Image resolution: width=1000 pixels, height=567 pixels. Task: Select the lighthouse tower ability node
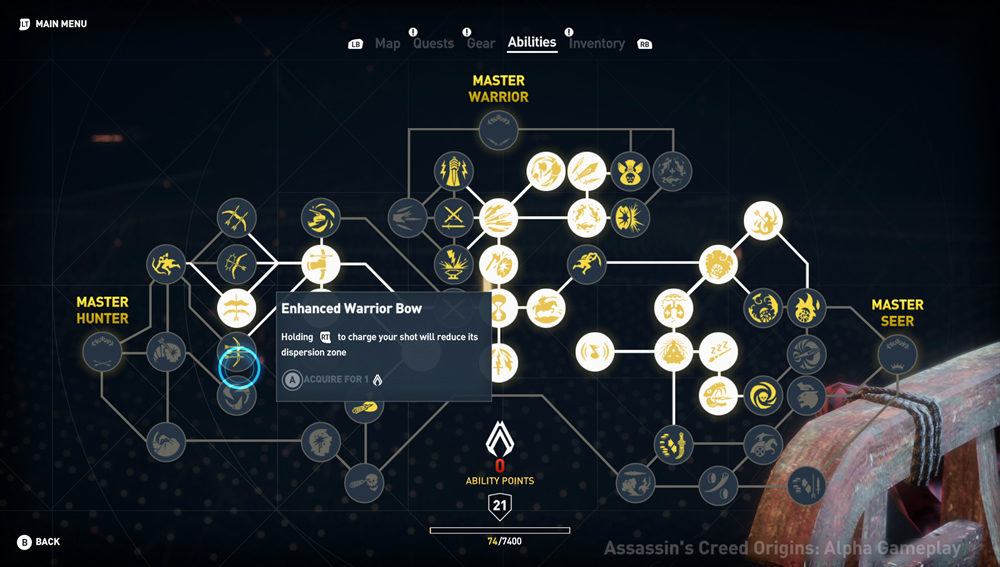click(453, 171)
